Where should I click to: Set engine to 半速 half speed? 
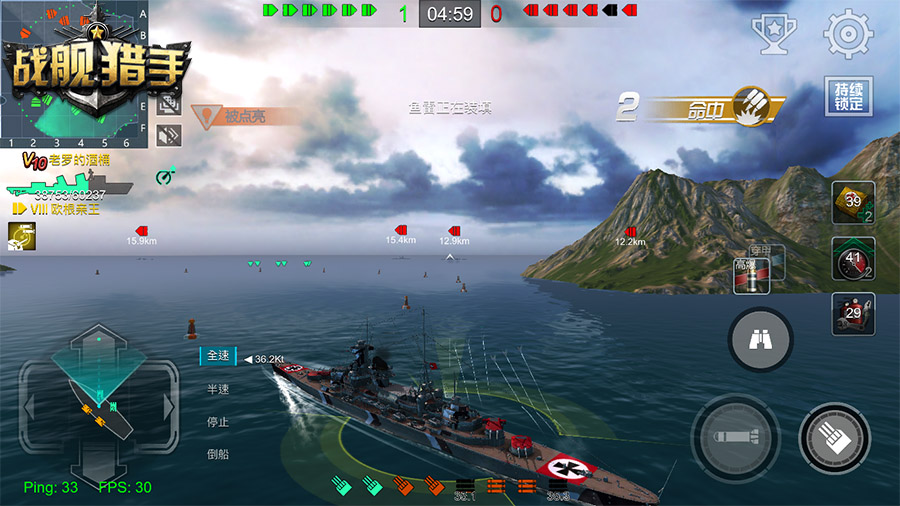click(219, 389)
